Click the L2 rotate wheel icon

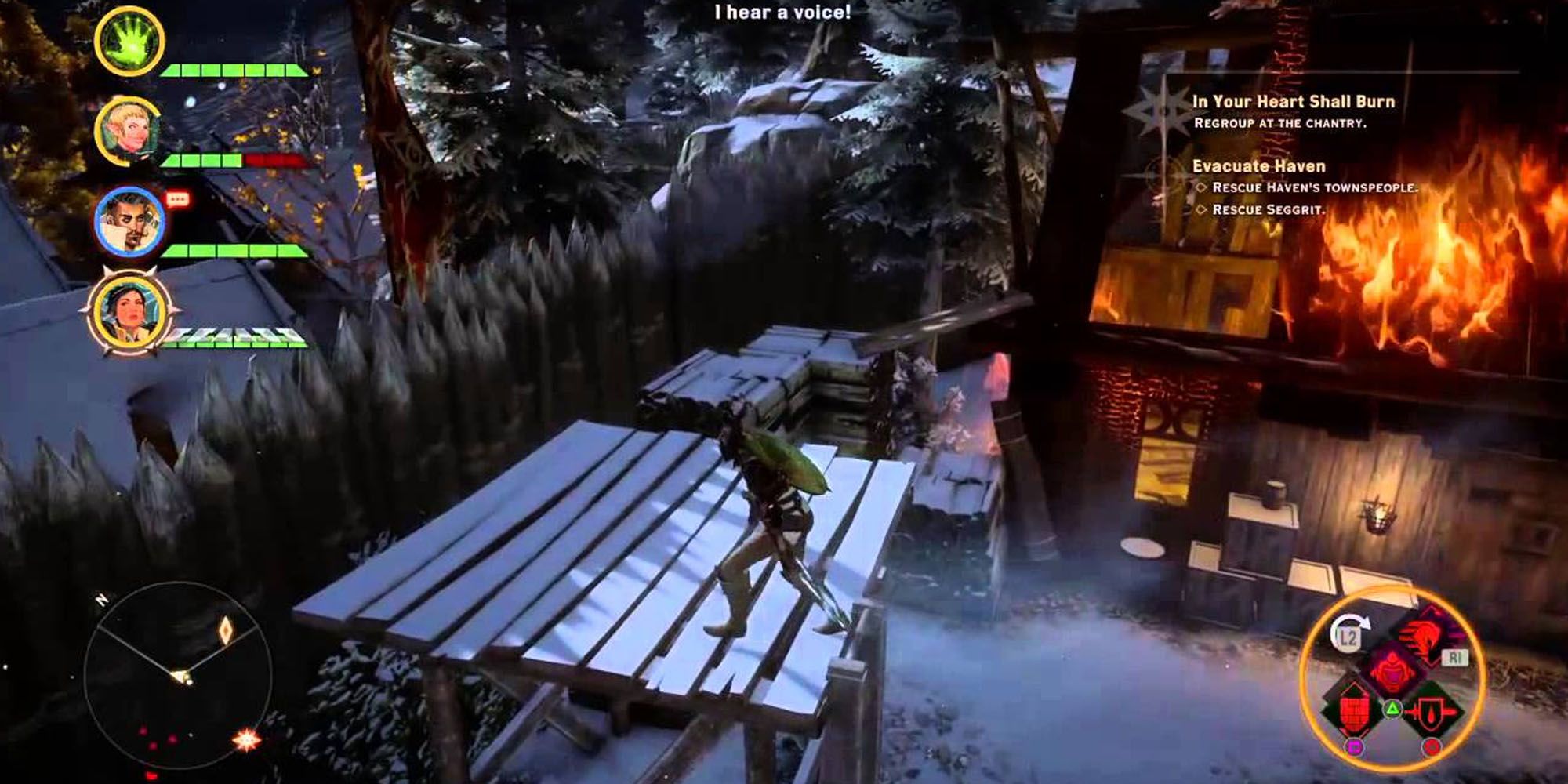tap(1347, 637)
